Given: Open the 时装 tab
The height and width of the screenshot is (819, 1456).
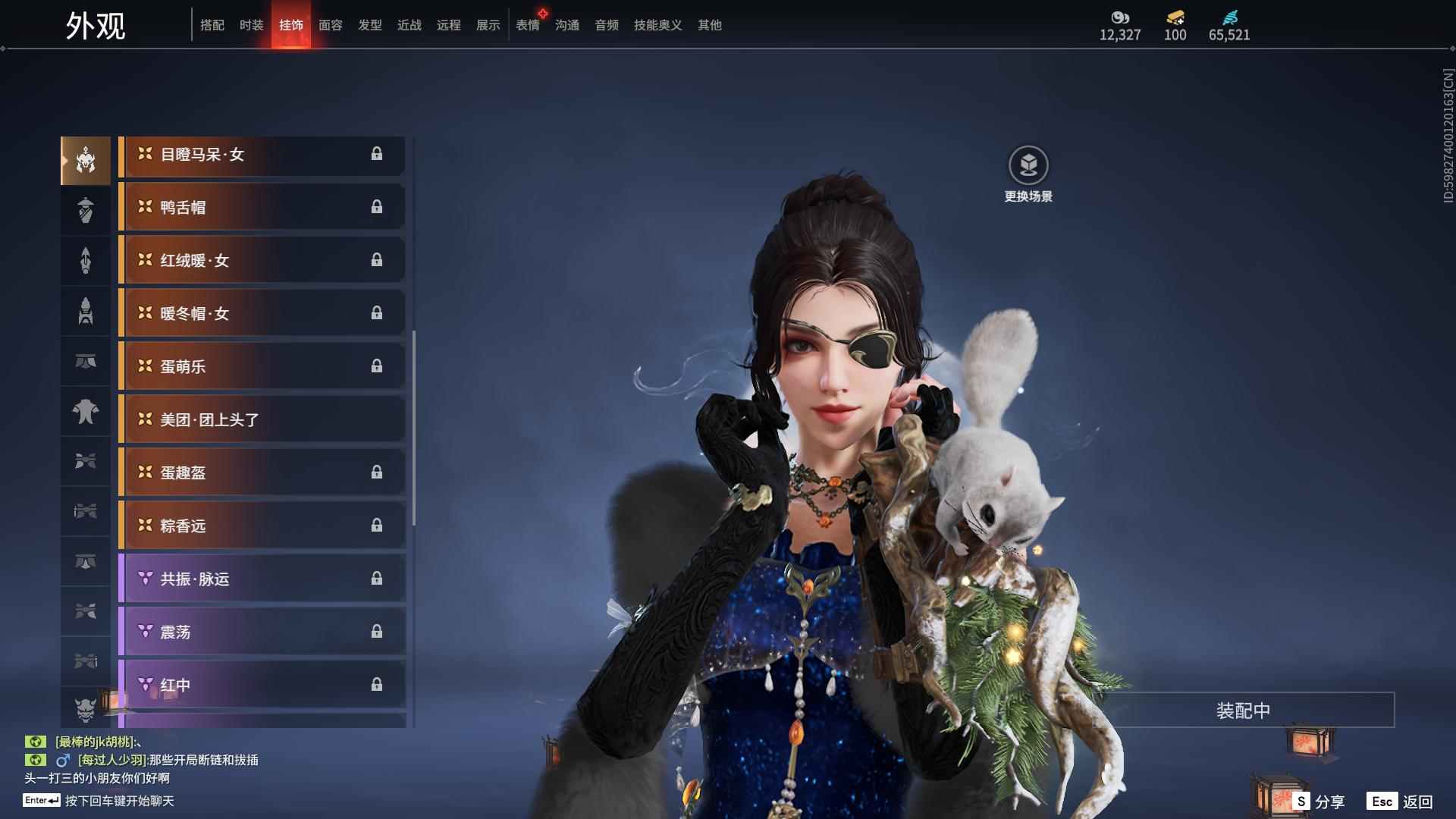Looking at the screenshot, I should [x=252, y=25].
